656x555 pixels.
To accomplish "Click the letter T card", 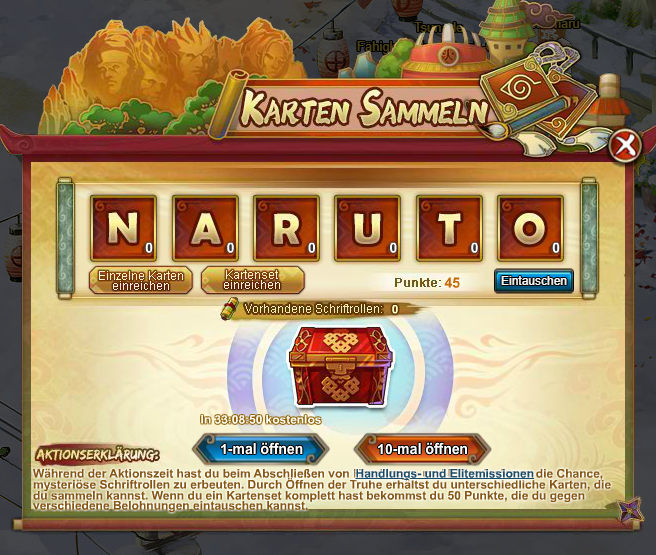I will [x=449, y=227].
